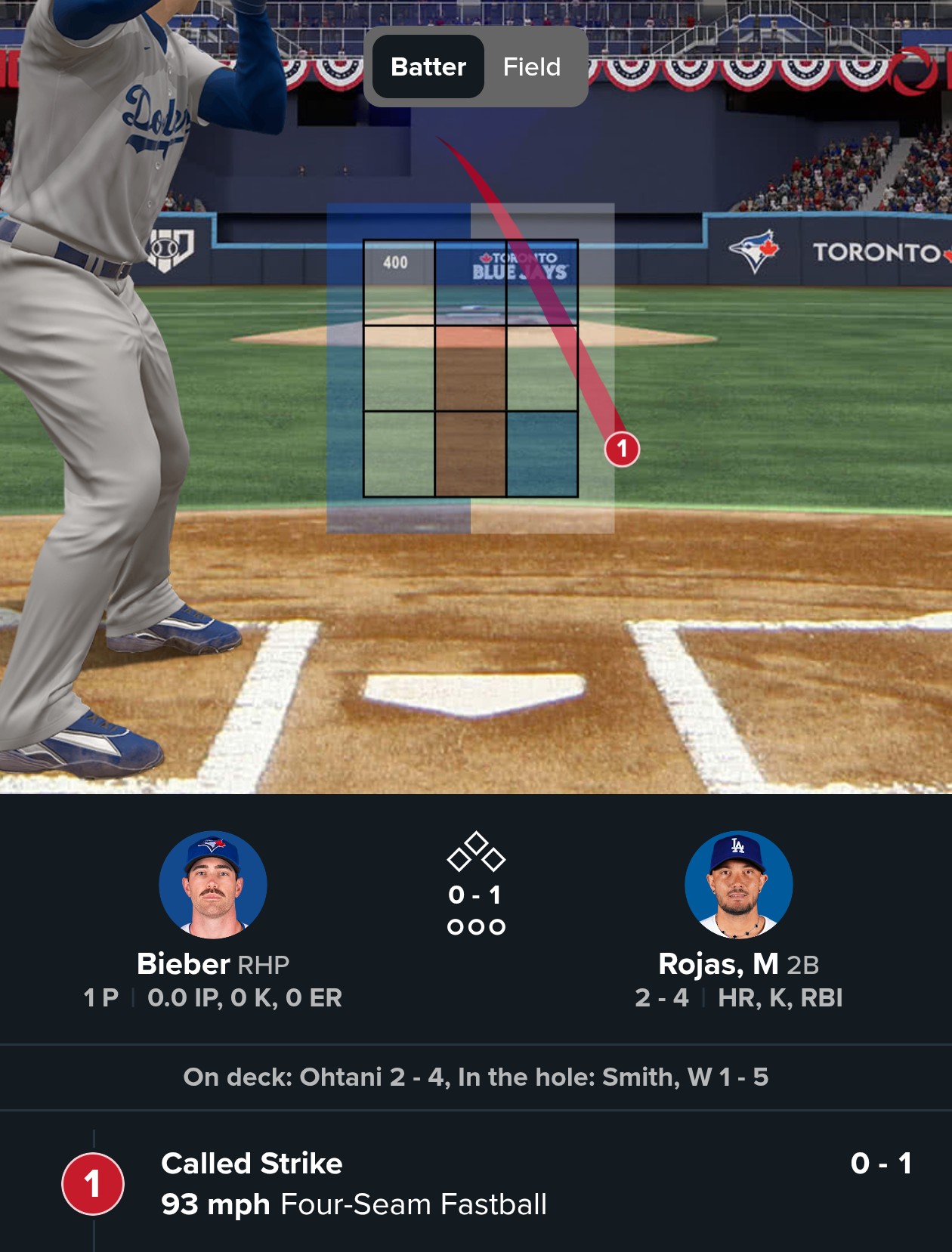952x1252 pixels.
Task: Click pitch 1 marker in strike zone
Action: pyautogui.click(x=622, y=450)
